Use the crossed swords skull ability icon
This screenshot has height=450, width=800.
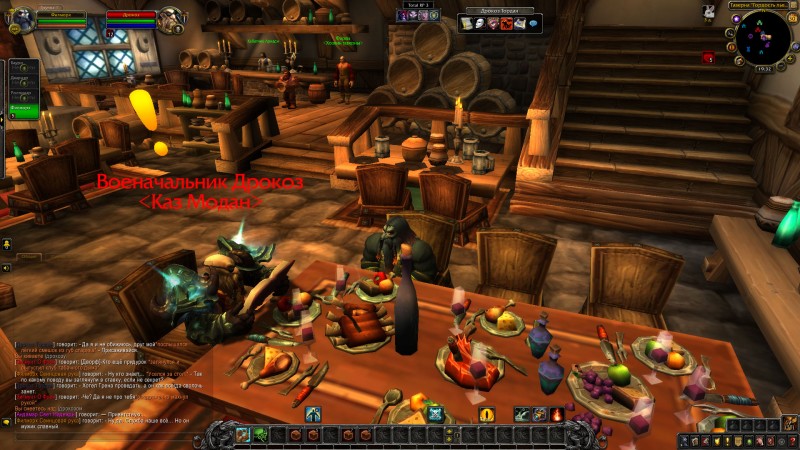435,414
